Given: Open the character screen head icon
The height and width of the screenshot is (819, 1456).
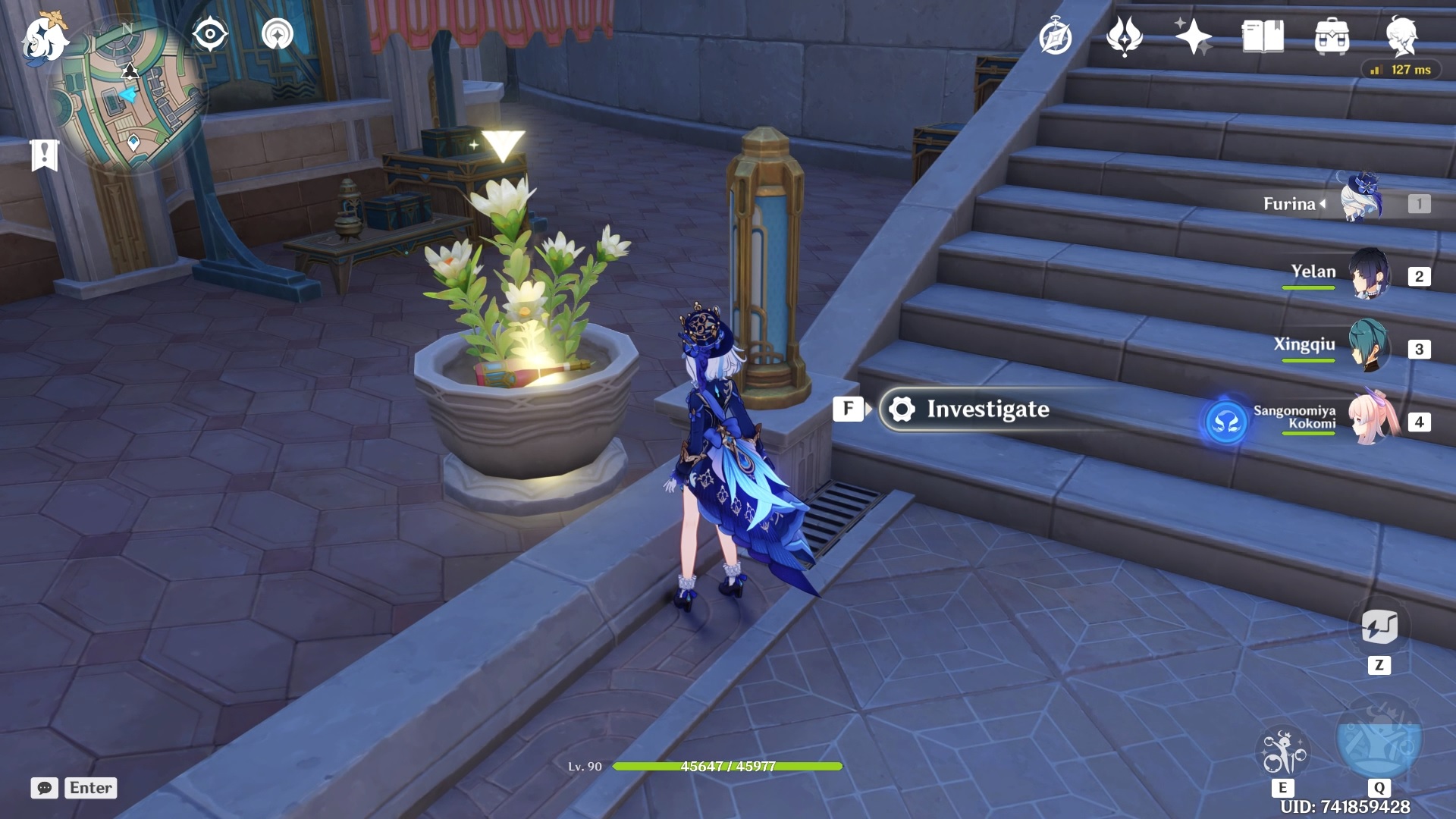Looking at the screenshot, I should 1401,36.
